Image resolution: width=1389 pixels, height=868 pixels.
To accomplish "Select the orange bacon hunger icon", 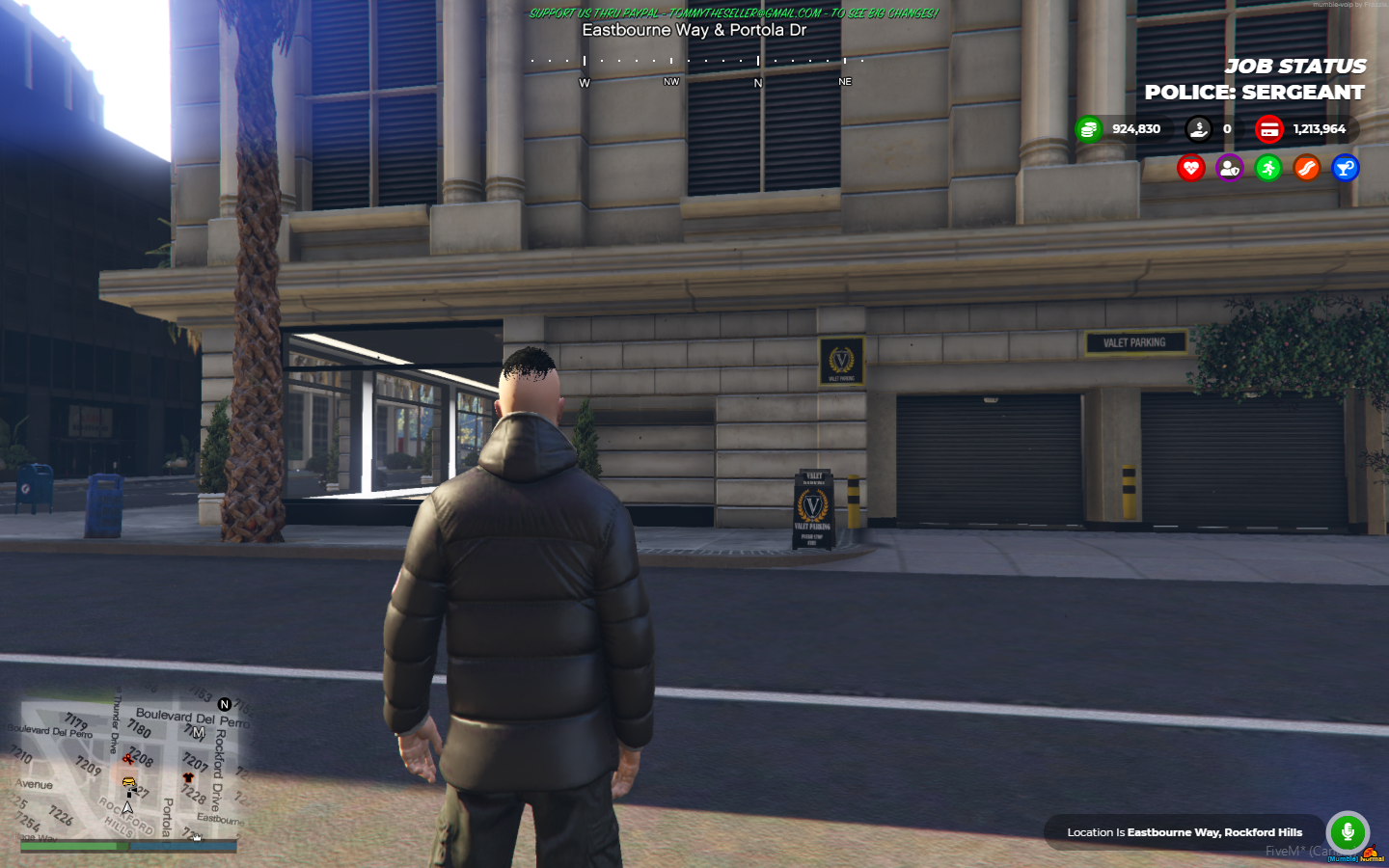I will tap(1306, 169).
